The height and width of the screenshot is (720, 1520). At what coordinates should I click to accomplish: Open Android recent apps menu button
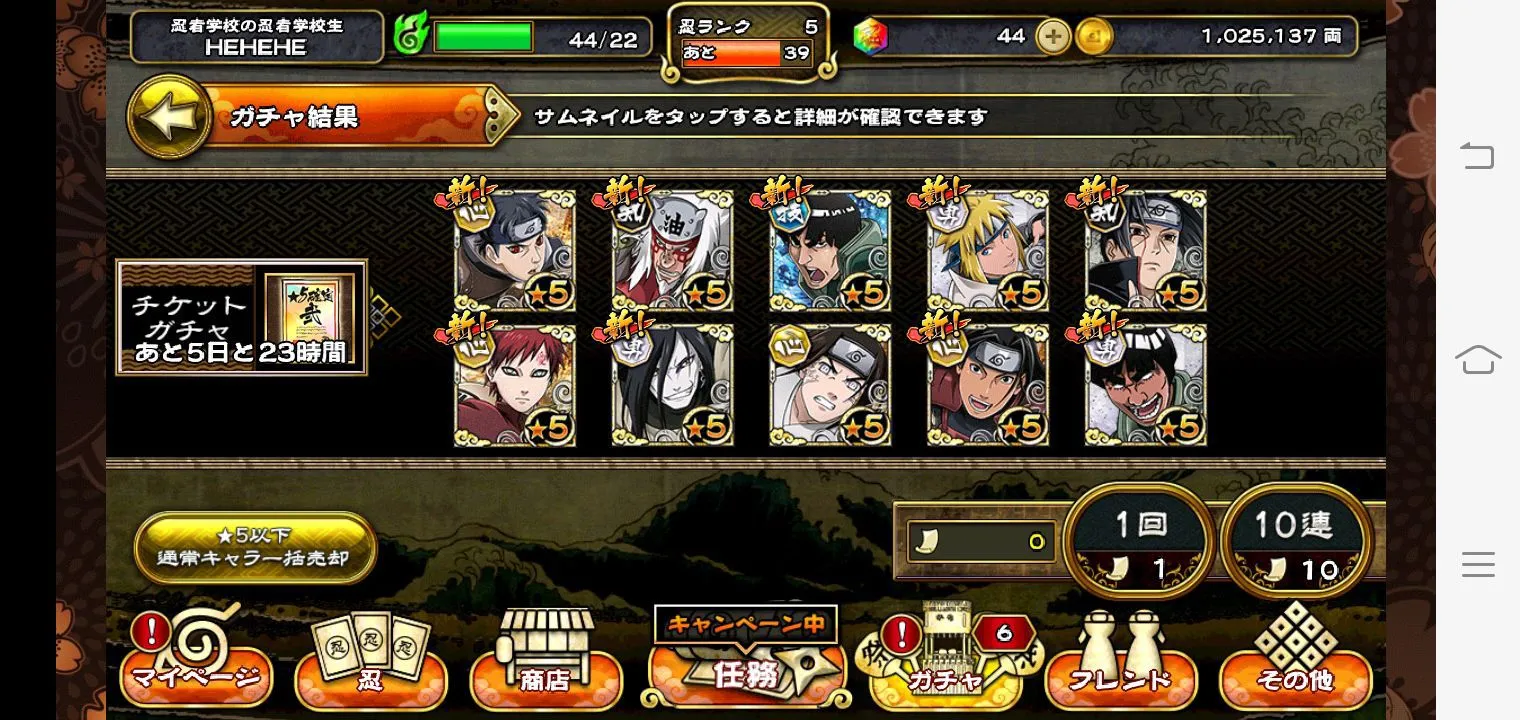(x=1478, y=565)
